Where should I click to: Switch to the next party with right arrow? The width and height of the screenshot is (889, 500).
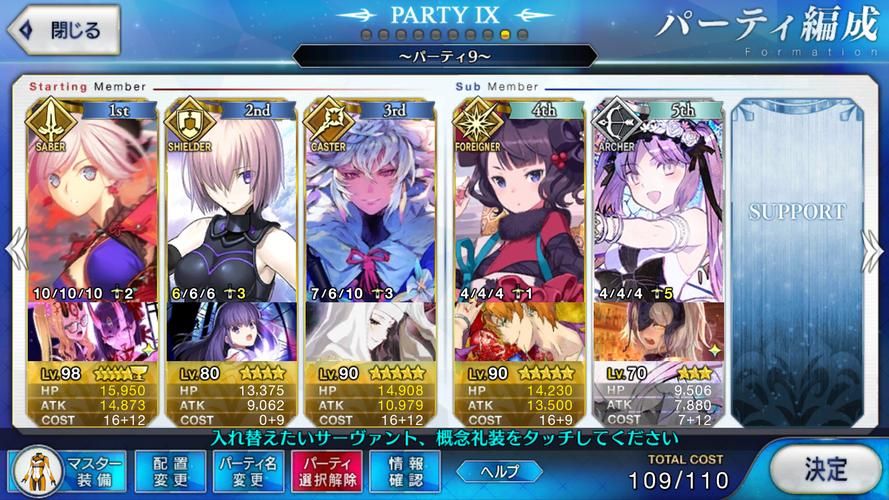876,248
